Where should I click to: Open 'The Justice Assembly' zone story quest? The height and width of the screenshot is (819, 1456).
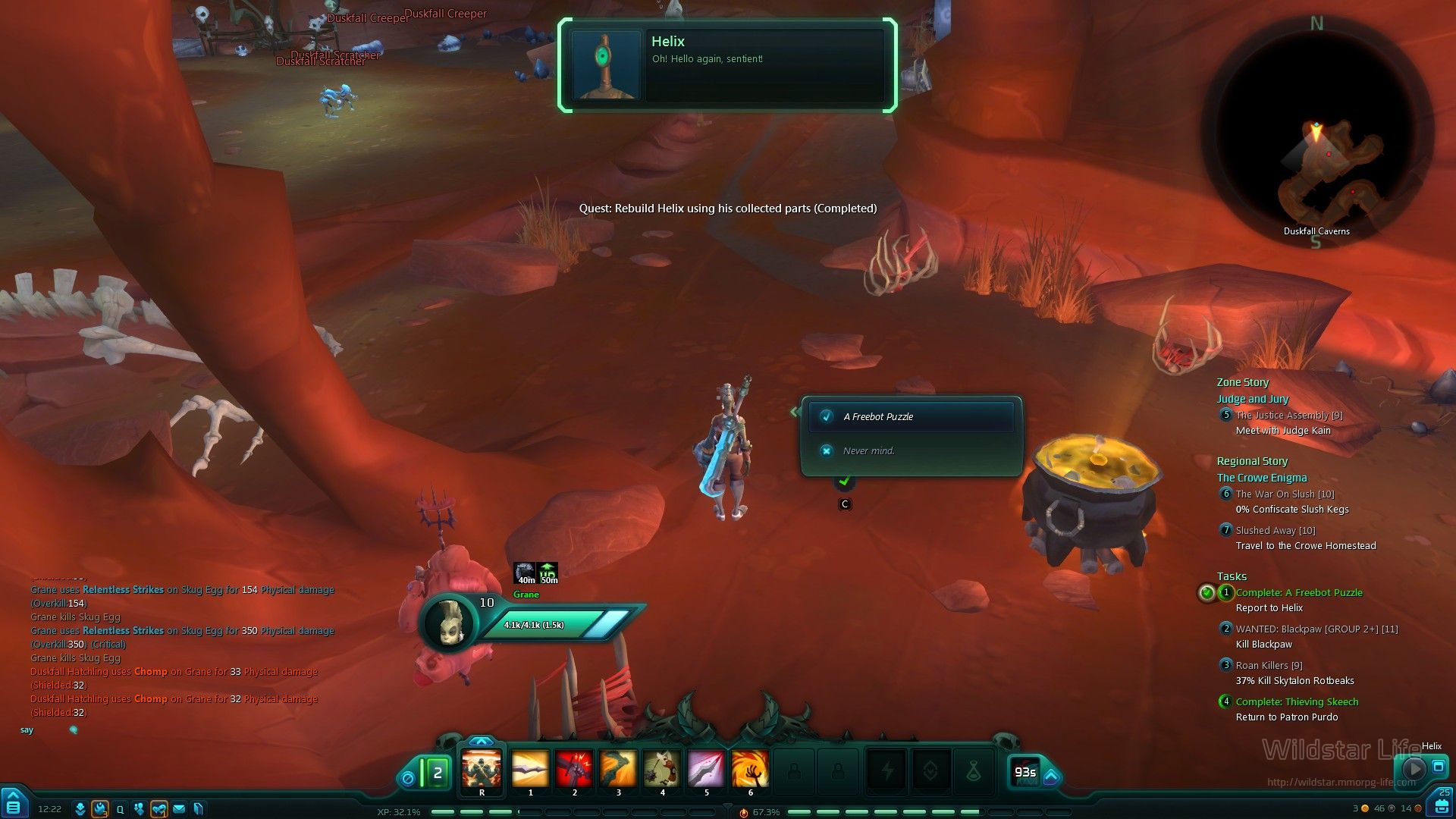click(x=1289, y=416)
